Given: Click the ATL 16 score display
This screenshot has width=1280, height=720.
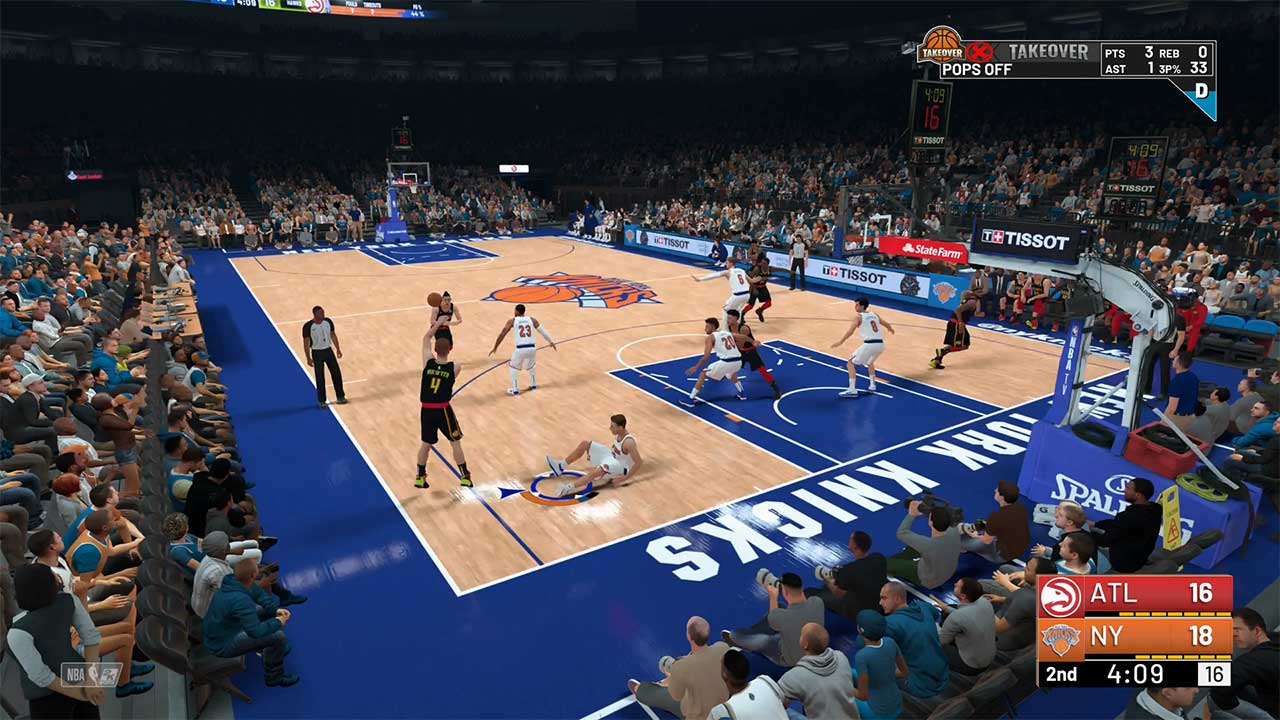Looking at the screenshot, I should point(1201,594).
